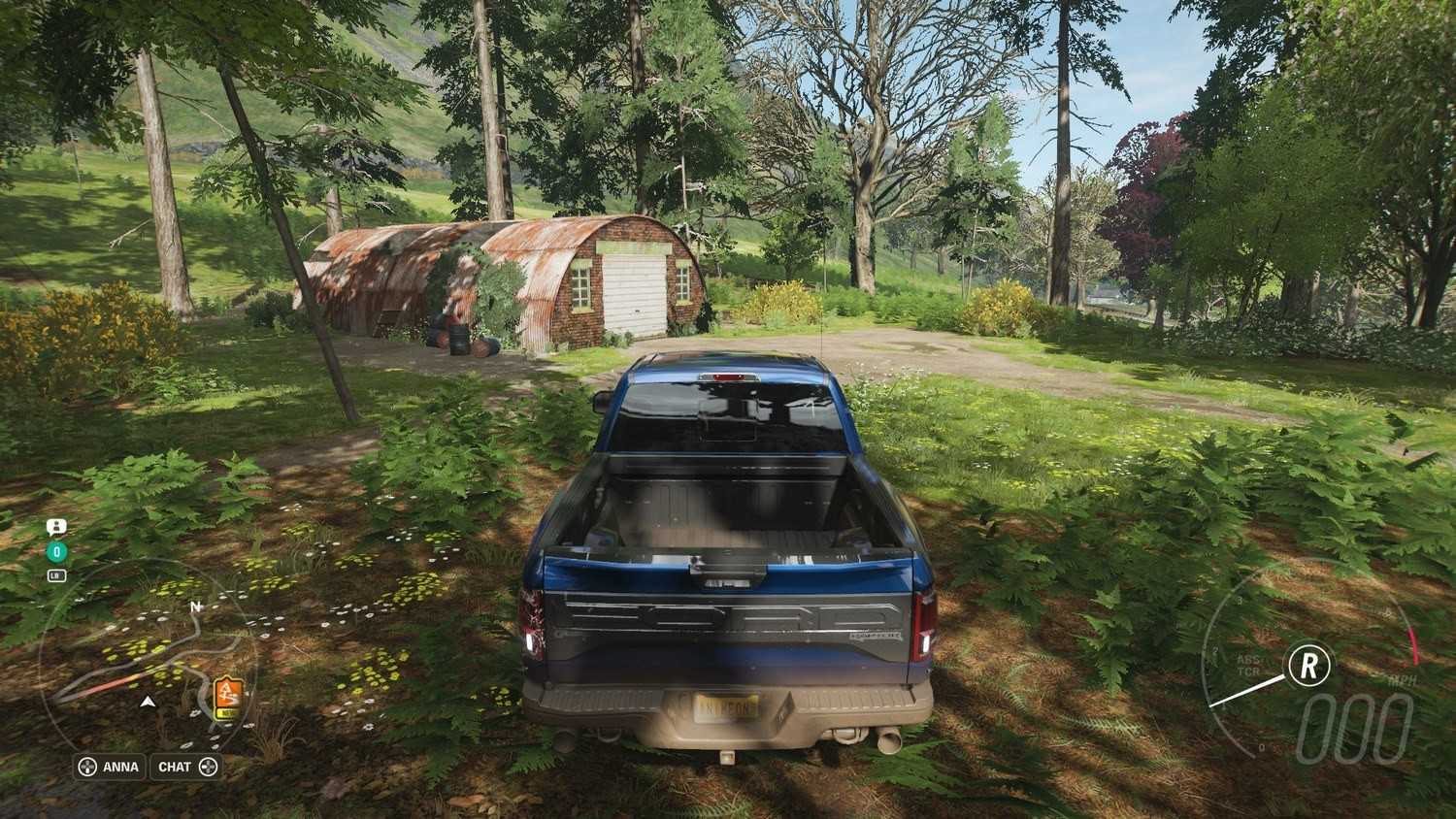The image size is (1456, 819).
Task: Click the player speech bubble icon
Action: [56, 527]
